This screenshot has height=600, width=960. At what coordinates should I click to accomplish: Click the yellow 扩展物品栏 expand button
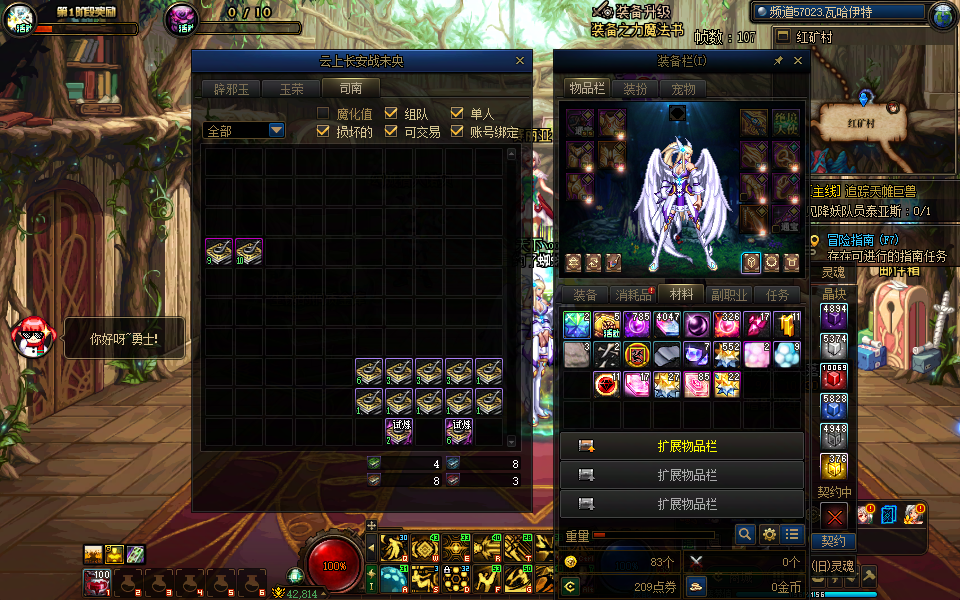click(682, 446)
